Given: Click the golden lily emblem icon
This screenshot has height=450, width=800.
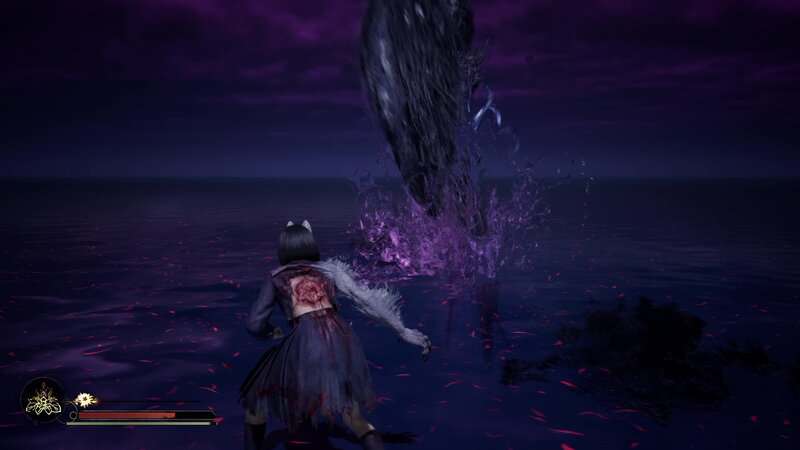Looking at the screenshot, I should [43, 401].
